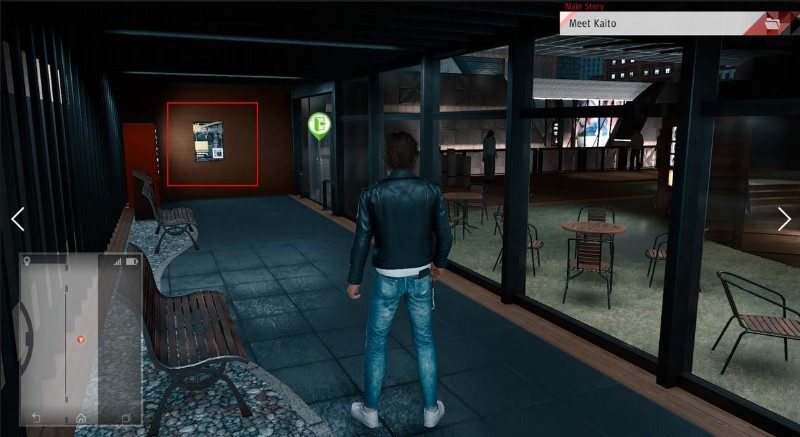This screenshot has width=800, height=437.
Task: Tap the home icon on the phone minimap
Action: tap(81, 417)
